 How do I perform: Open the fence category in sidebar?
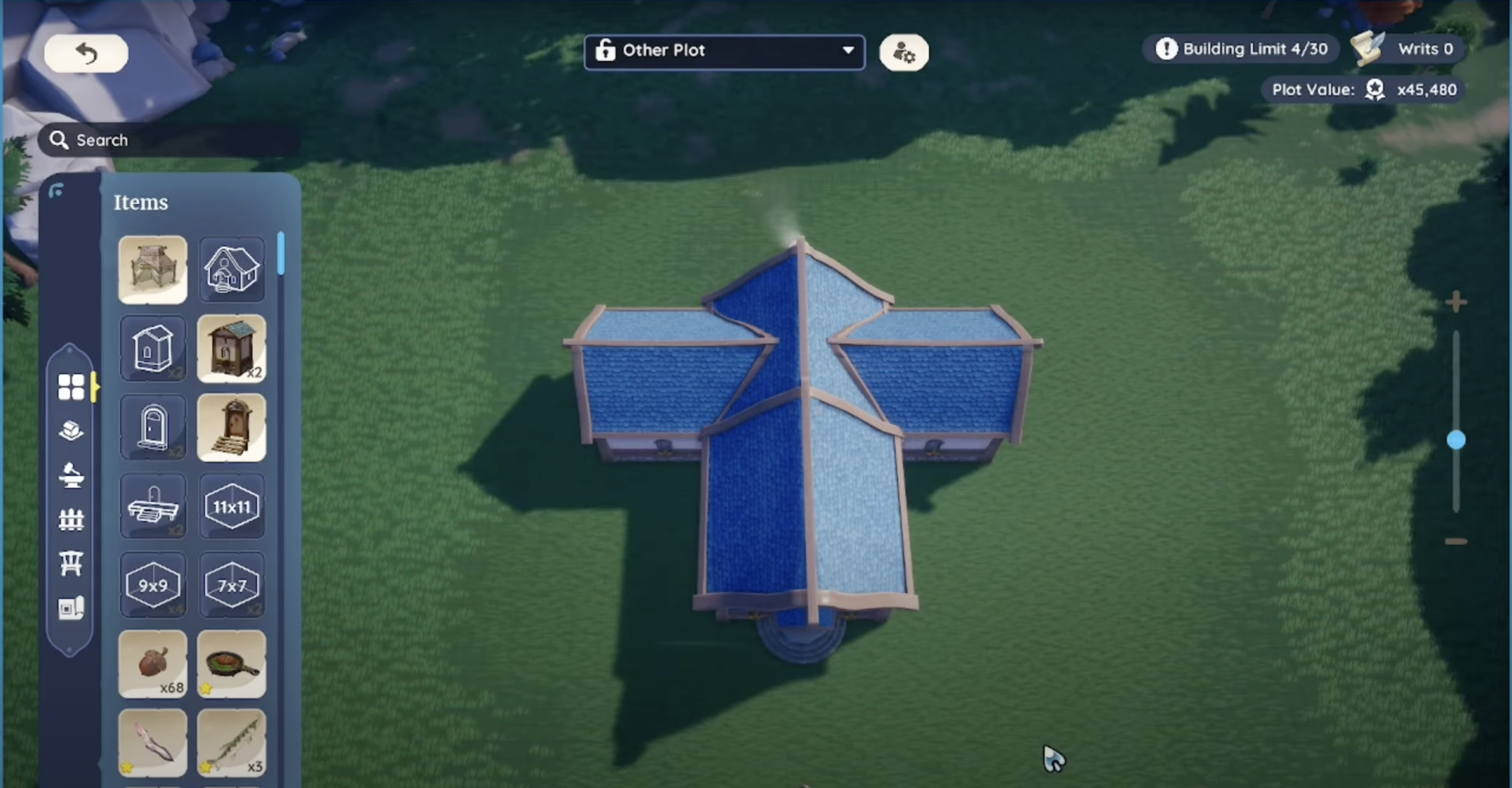[x=71, y=520]
